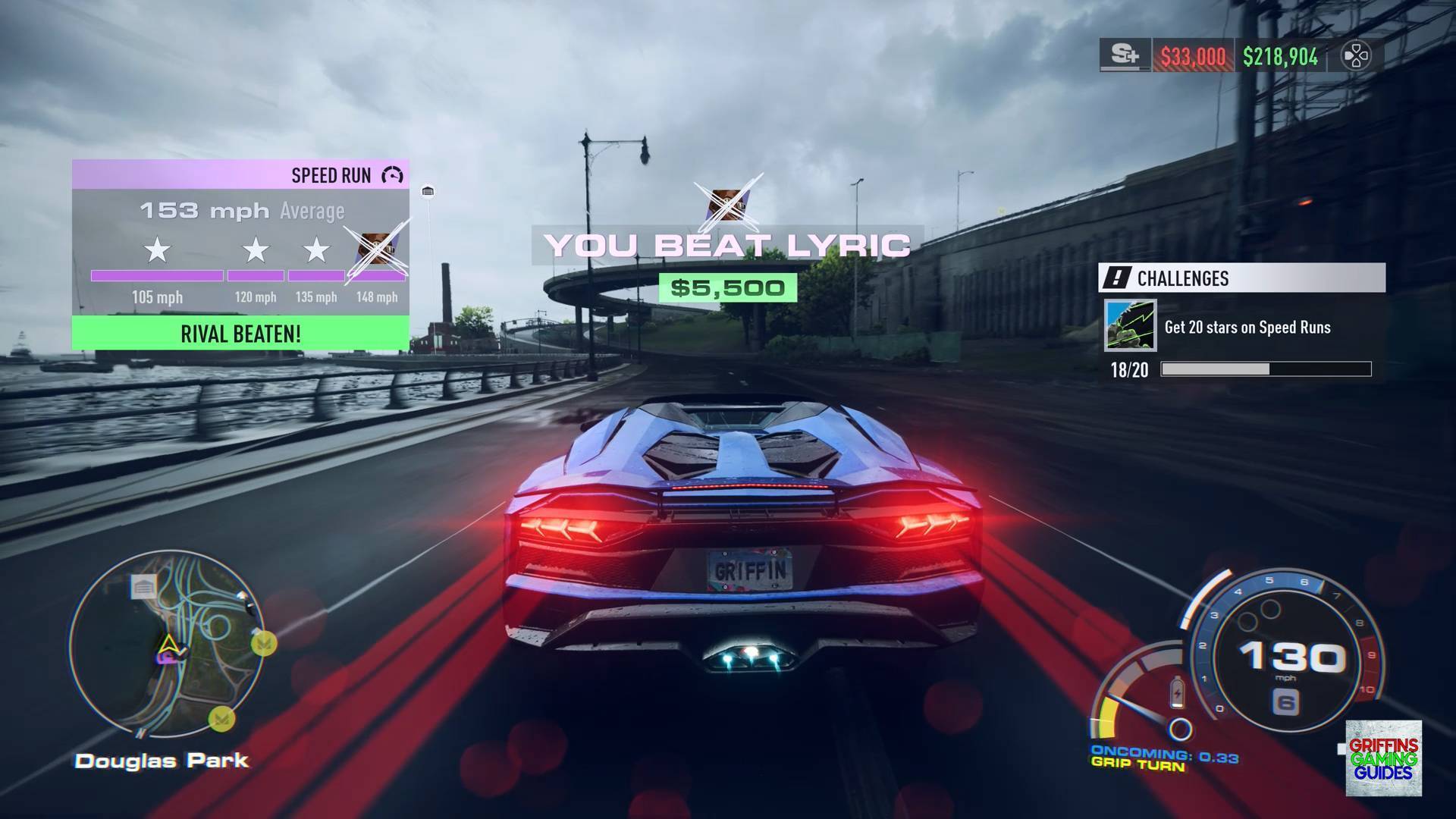Viewport: 1456px width, 819px height.
Task: Select Lyric's crossed-out rival portrait in Speed Run panel
Action: tap(375, 252)
